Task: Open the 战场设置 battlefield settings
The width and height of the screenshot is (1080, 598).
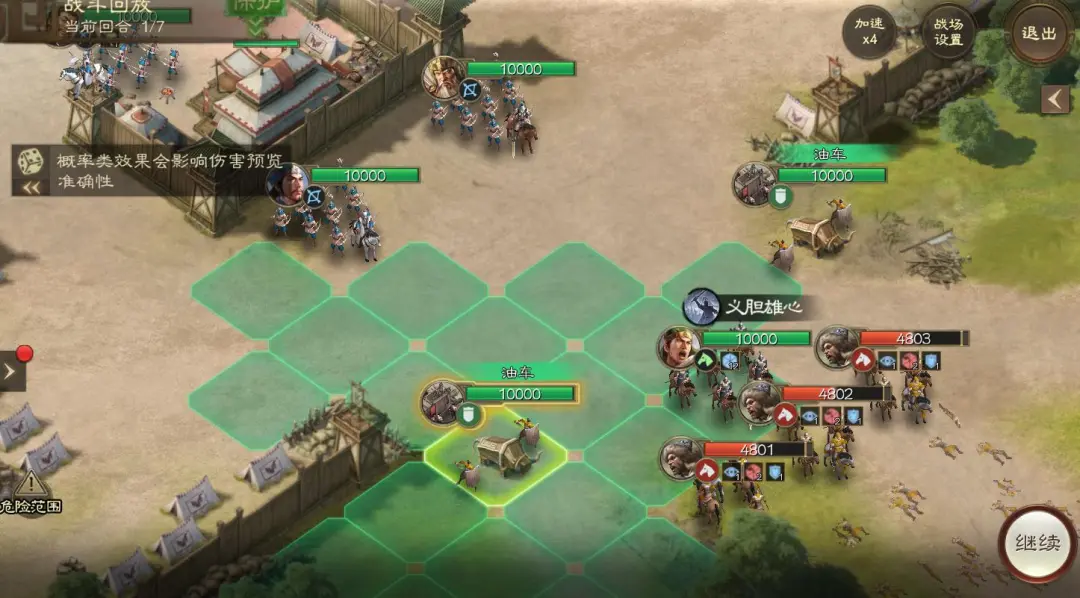Action: click(948, 31)
